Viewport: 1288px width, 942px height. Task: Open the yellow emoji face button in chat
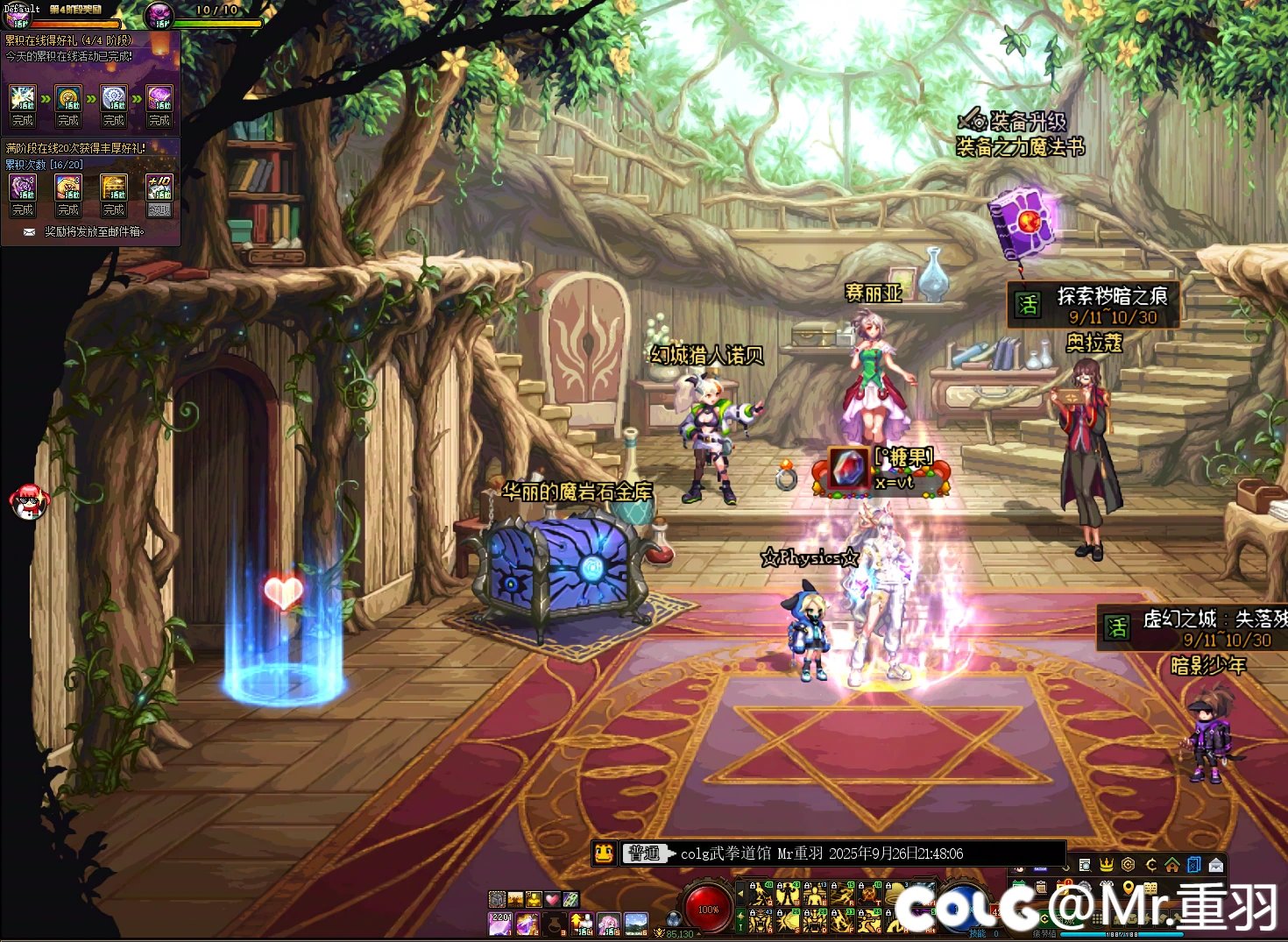click(x=604, y=853)
